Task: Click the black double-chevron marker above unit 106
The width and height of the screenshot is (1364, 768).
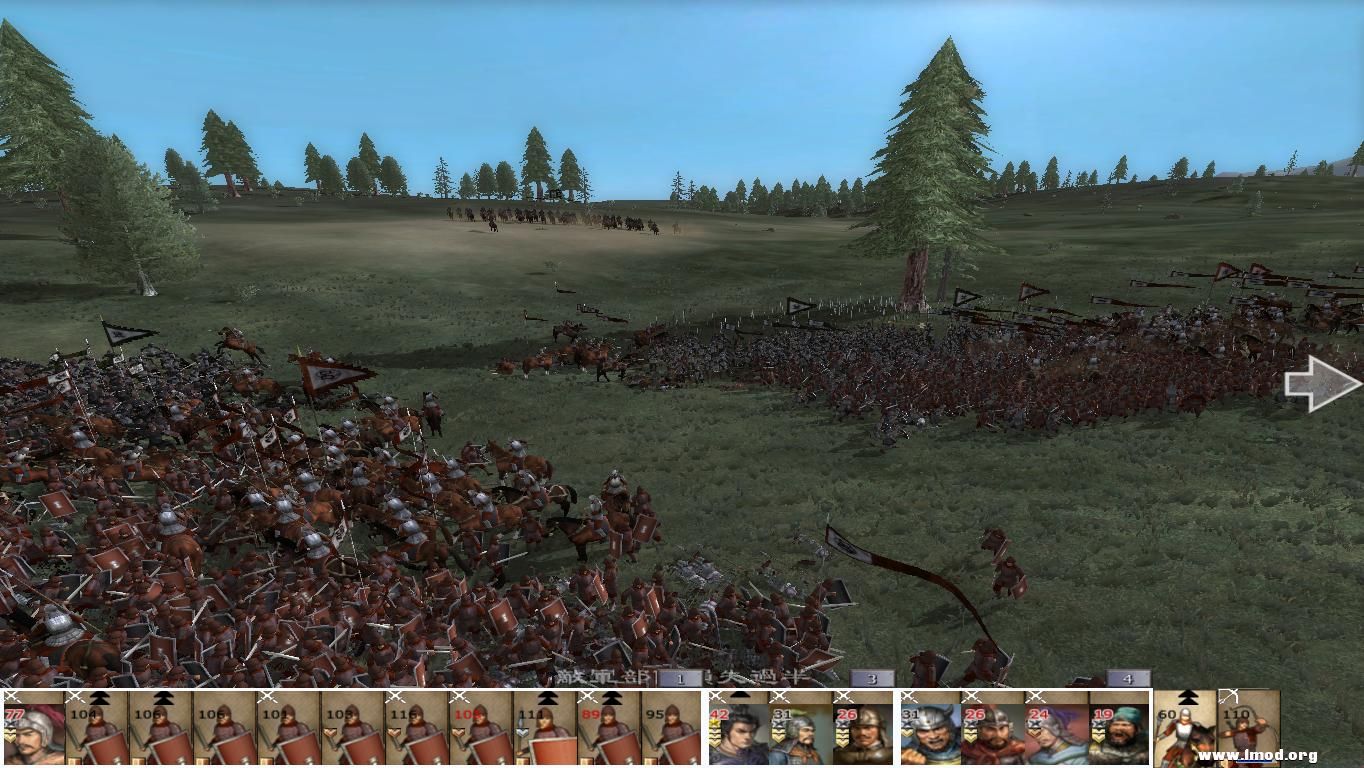Action: (164, 698)
